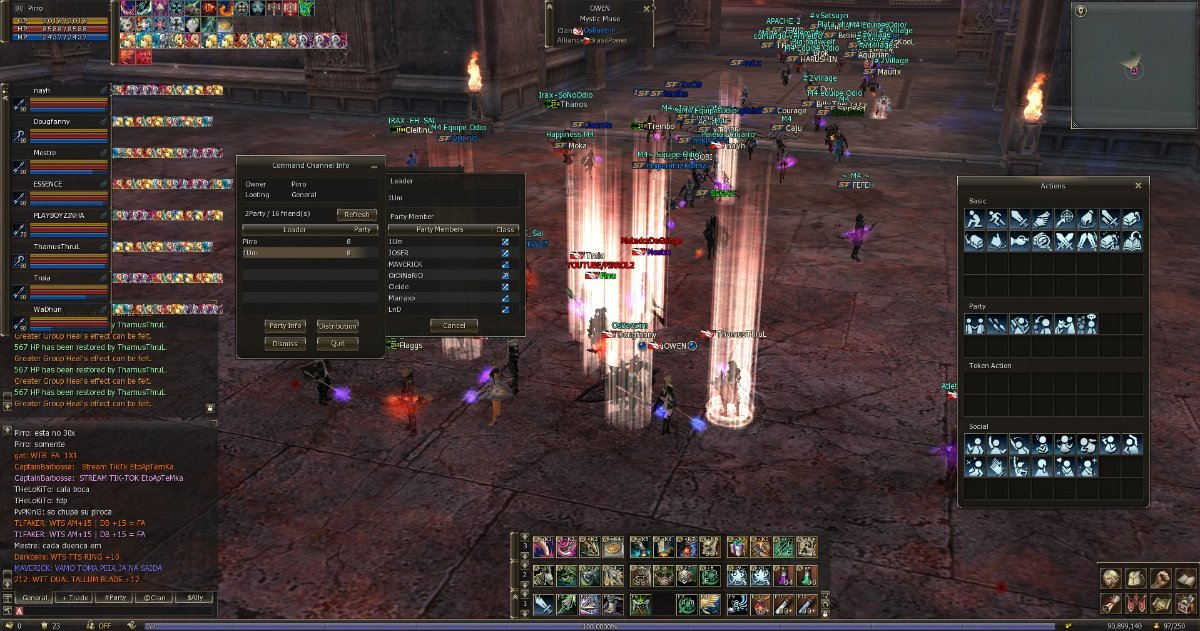Use the sit/stand basic action icon

click(976, 218)
